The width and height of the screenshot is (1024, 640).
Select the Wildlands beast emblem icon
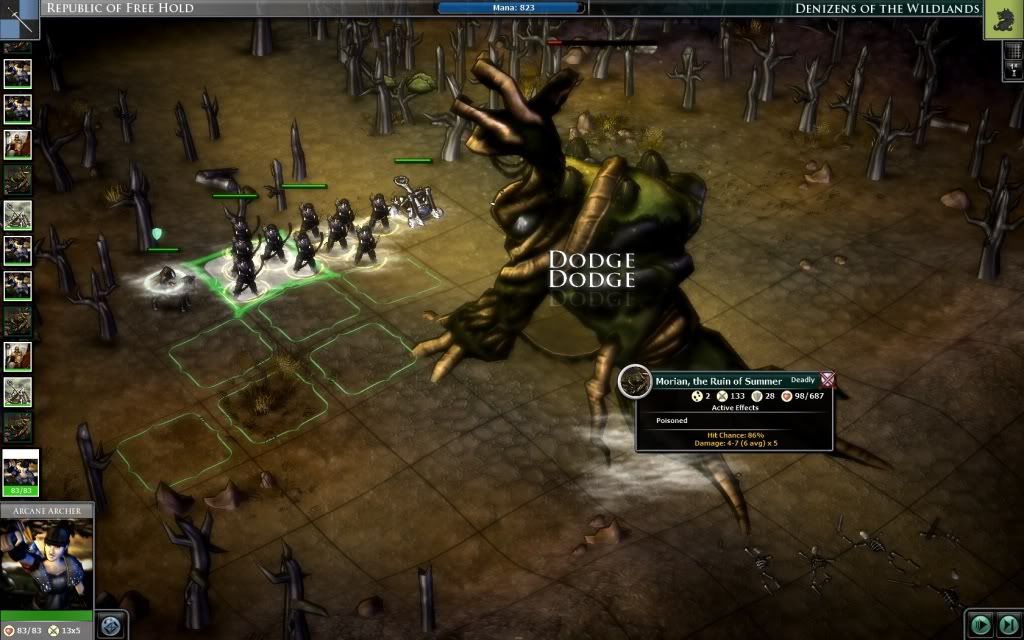click(x=1003, y=19)
